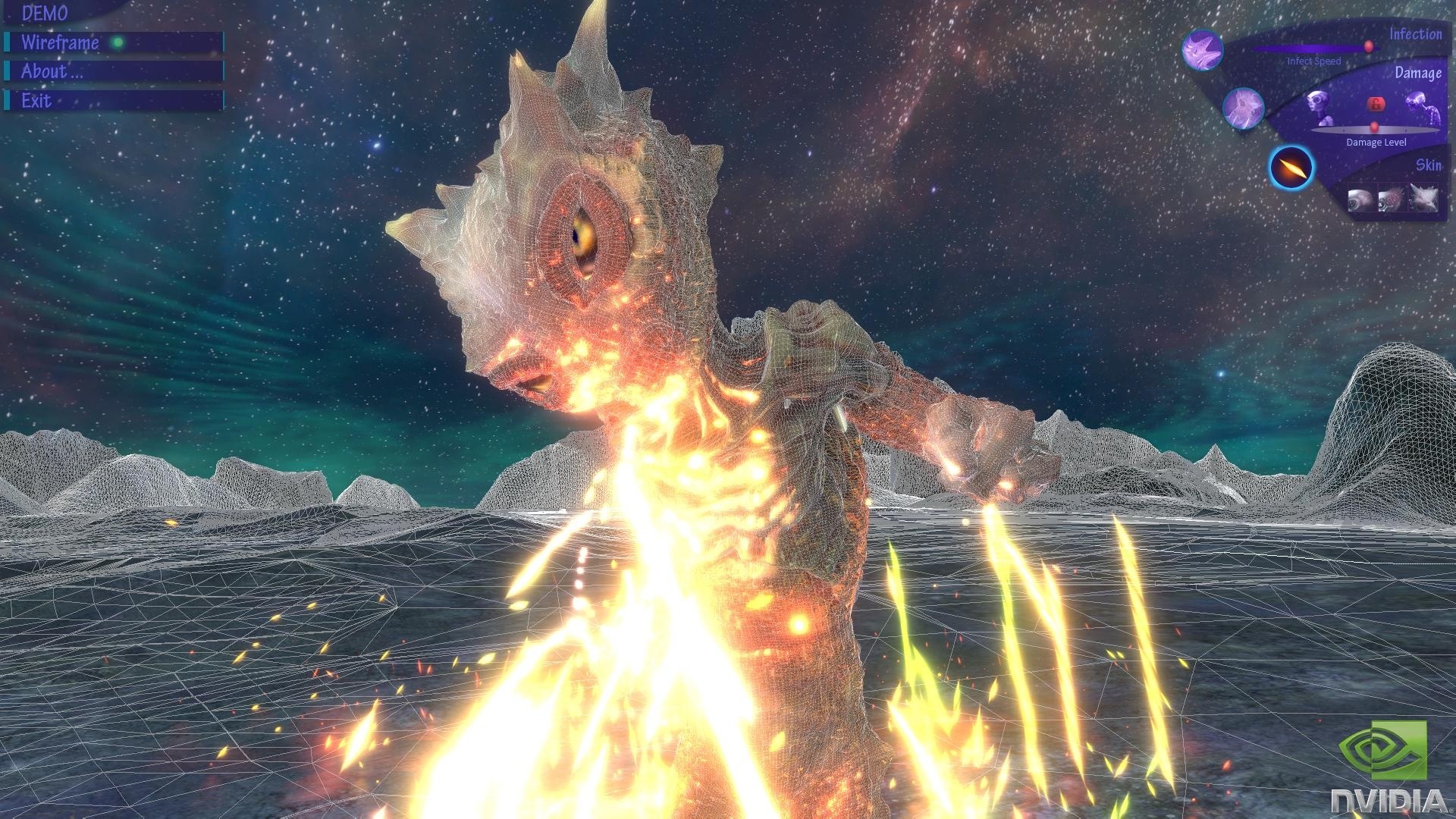Choose the spiky horned skin thumbnail

pyautogui.click(x=1423, y=199)
